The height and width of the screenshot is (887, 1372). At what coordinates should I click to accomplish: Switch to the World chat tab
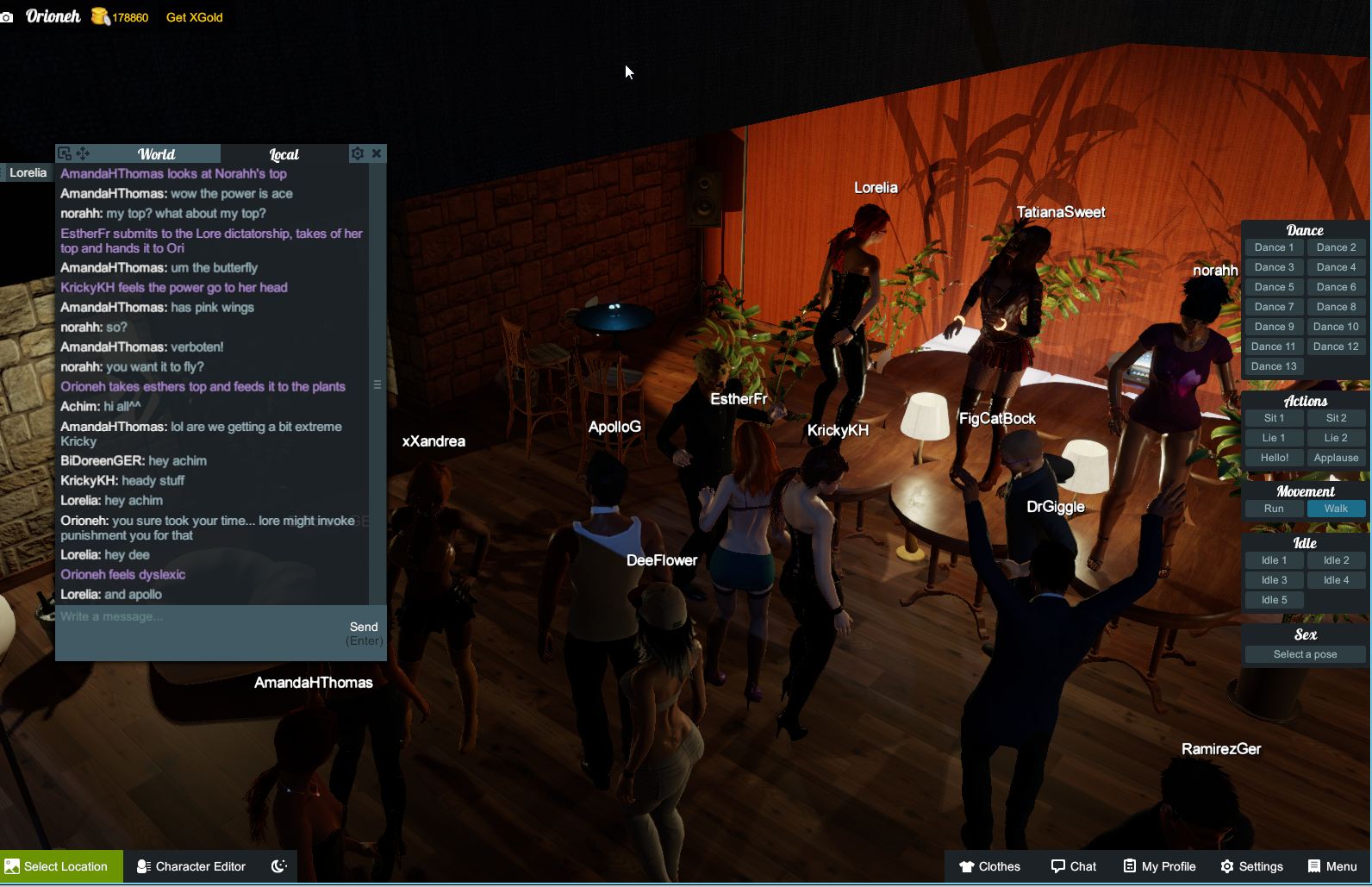click(157, 154)
